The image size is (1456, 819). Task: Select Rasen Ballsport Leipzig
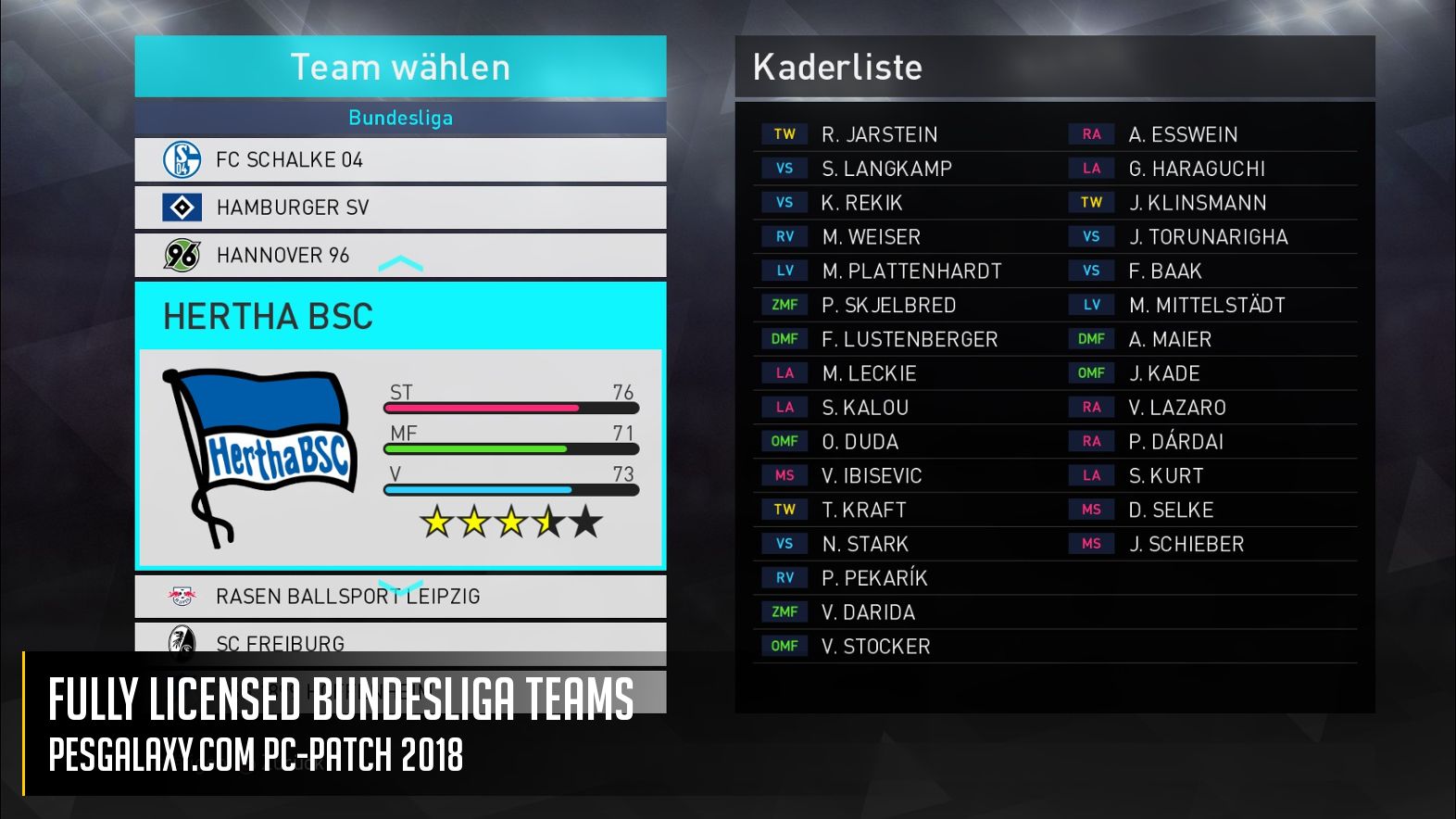pyautogui.click(x=400, y=597)
